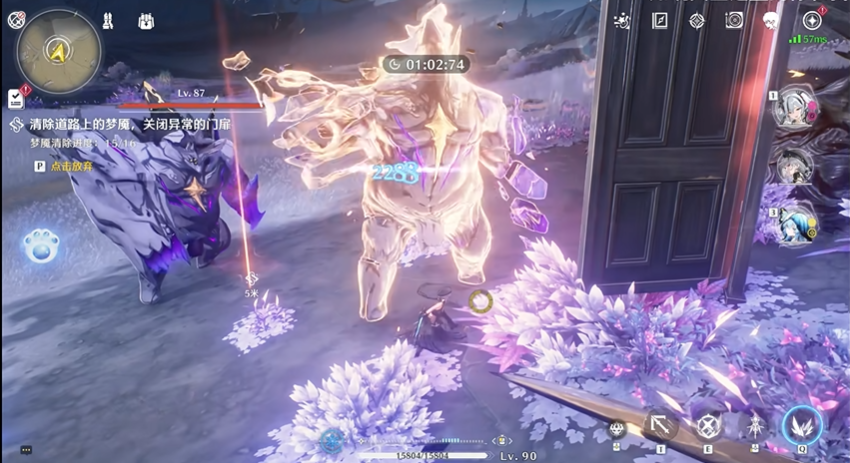Switch to the blue-haired third party character

[797, 221]
